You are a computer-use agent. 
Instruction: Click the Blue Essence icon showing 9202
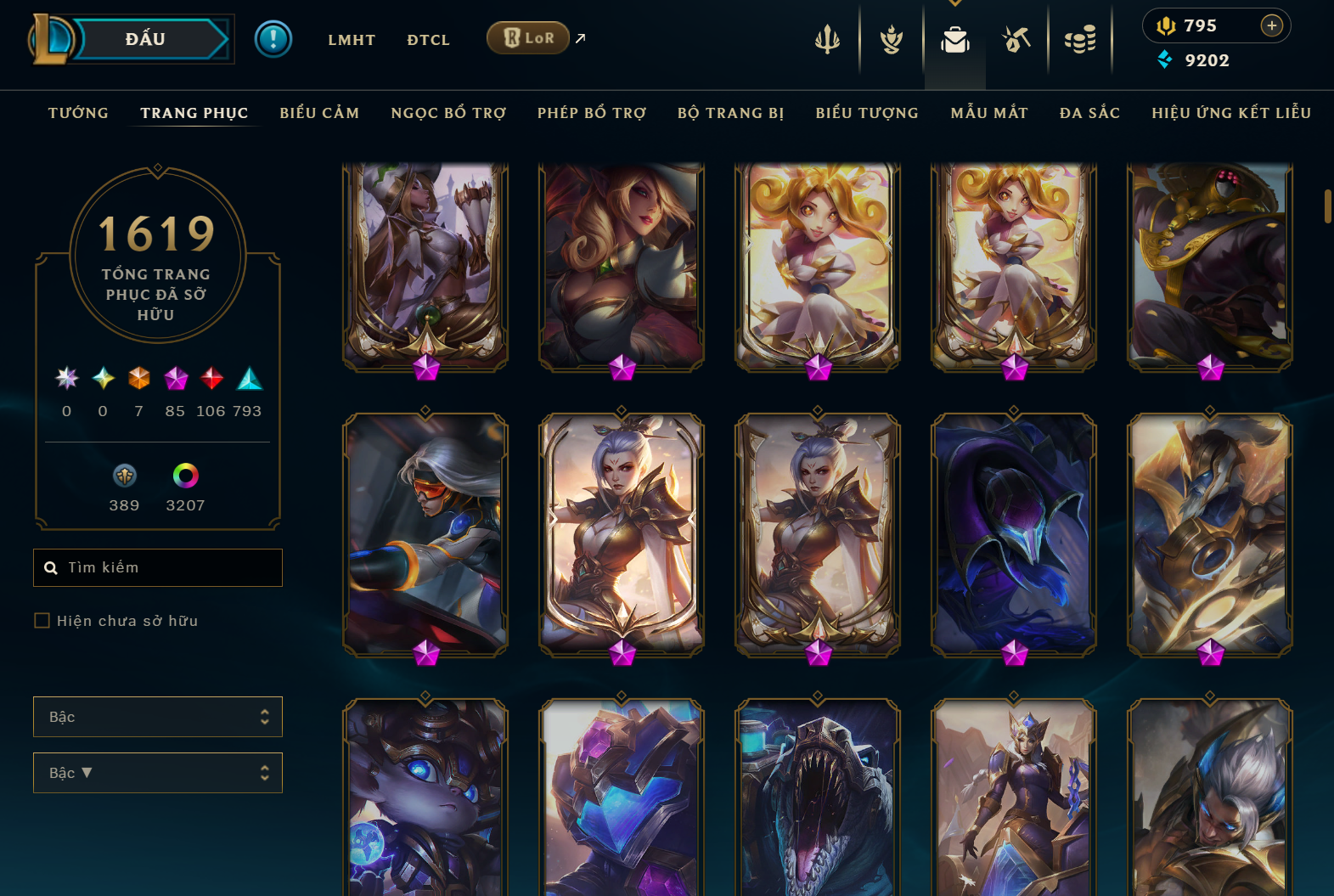1164,60
